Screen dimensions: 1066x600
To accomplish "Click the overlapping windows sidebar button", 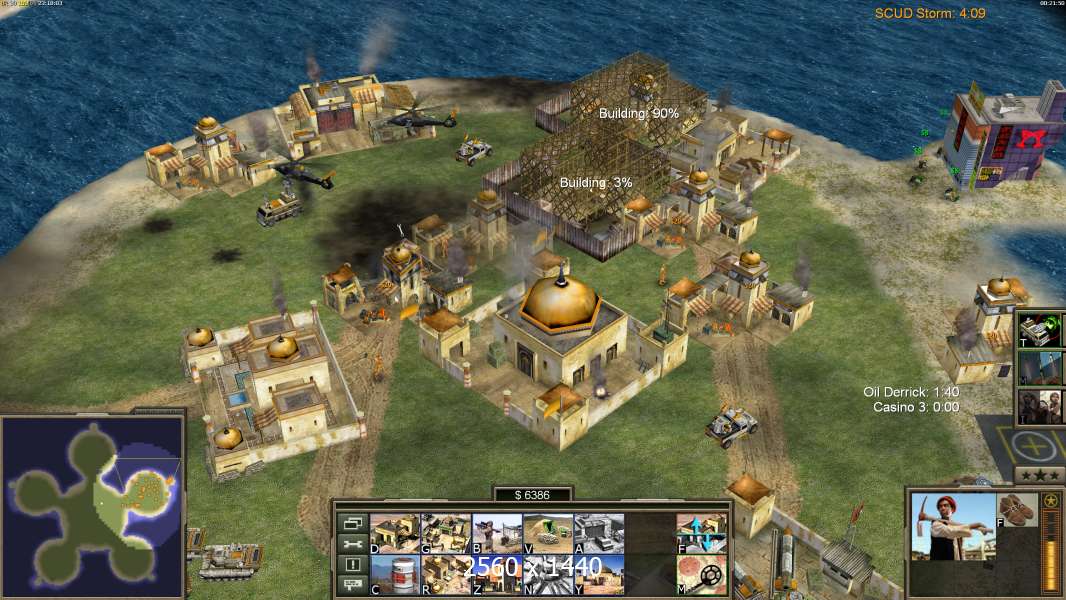I will tap(352, 523).
